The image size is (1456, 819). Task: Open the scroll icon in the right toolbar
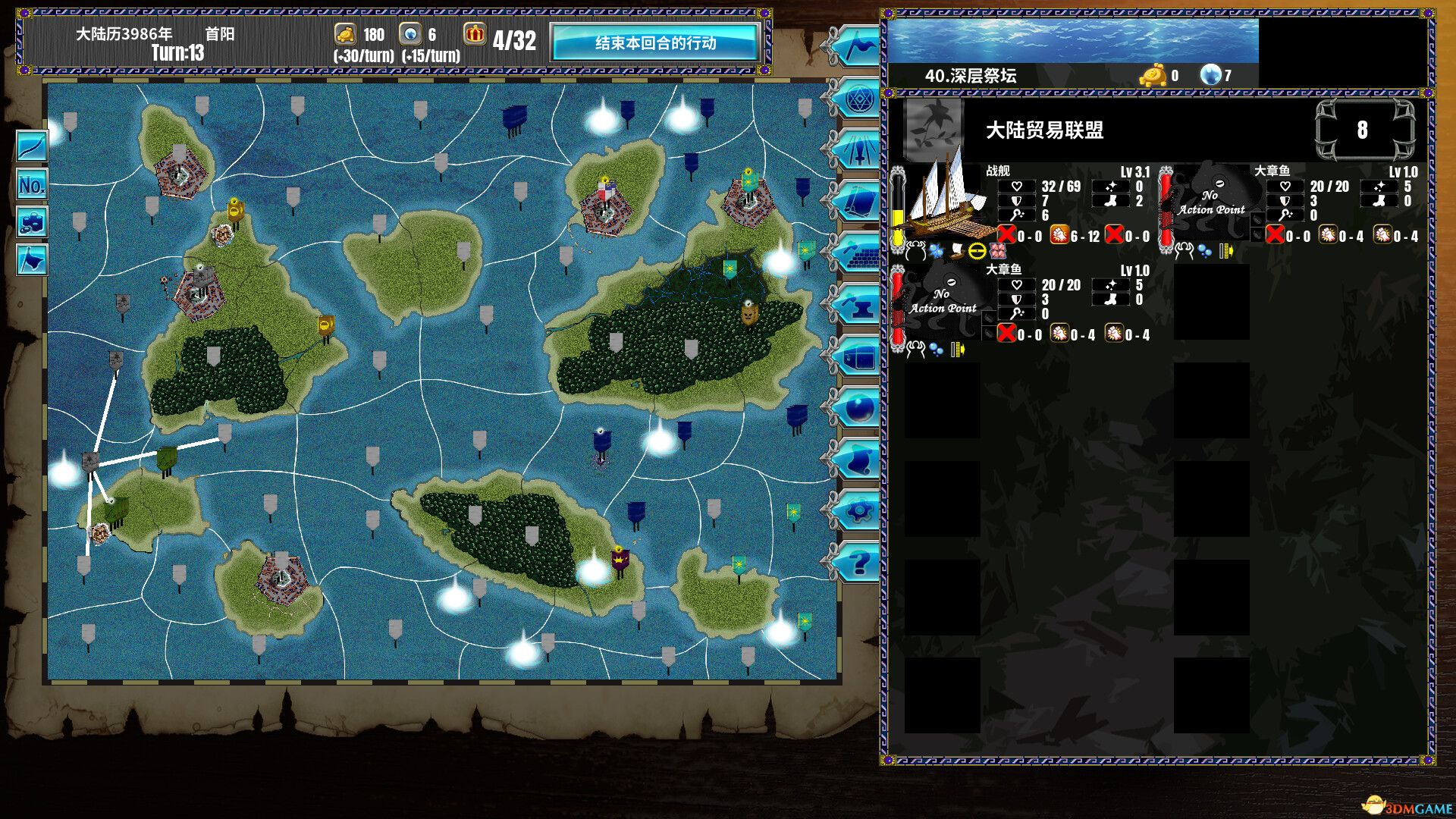click(x=859, y=457)
